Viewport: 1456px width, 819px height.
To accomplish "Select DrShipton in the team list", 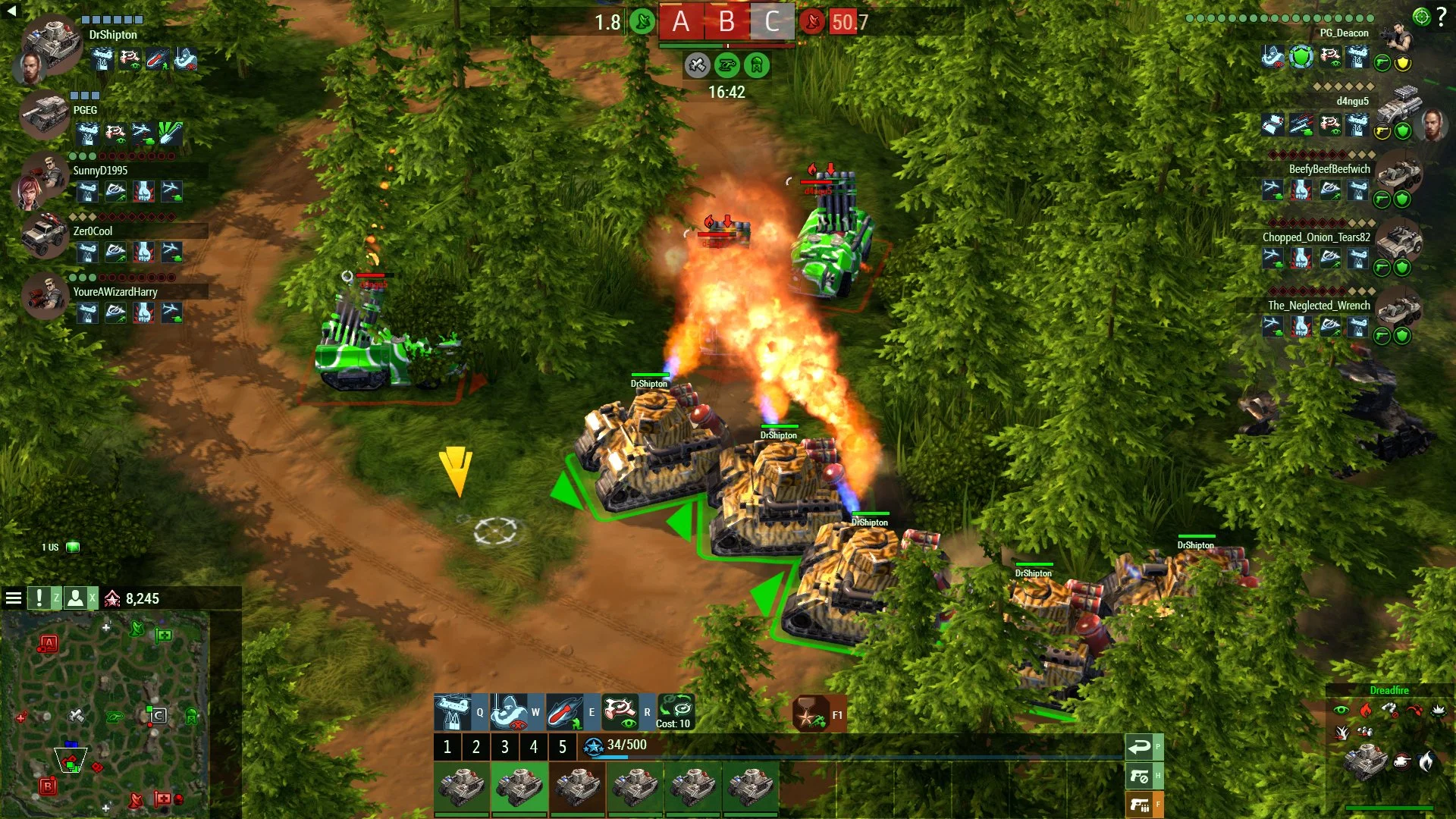I will (x=113, y=35).
